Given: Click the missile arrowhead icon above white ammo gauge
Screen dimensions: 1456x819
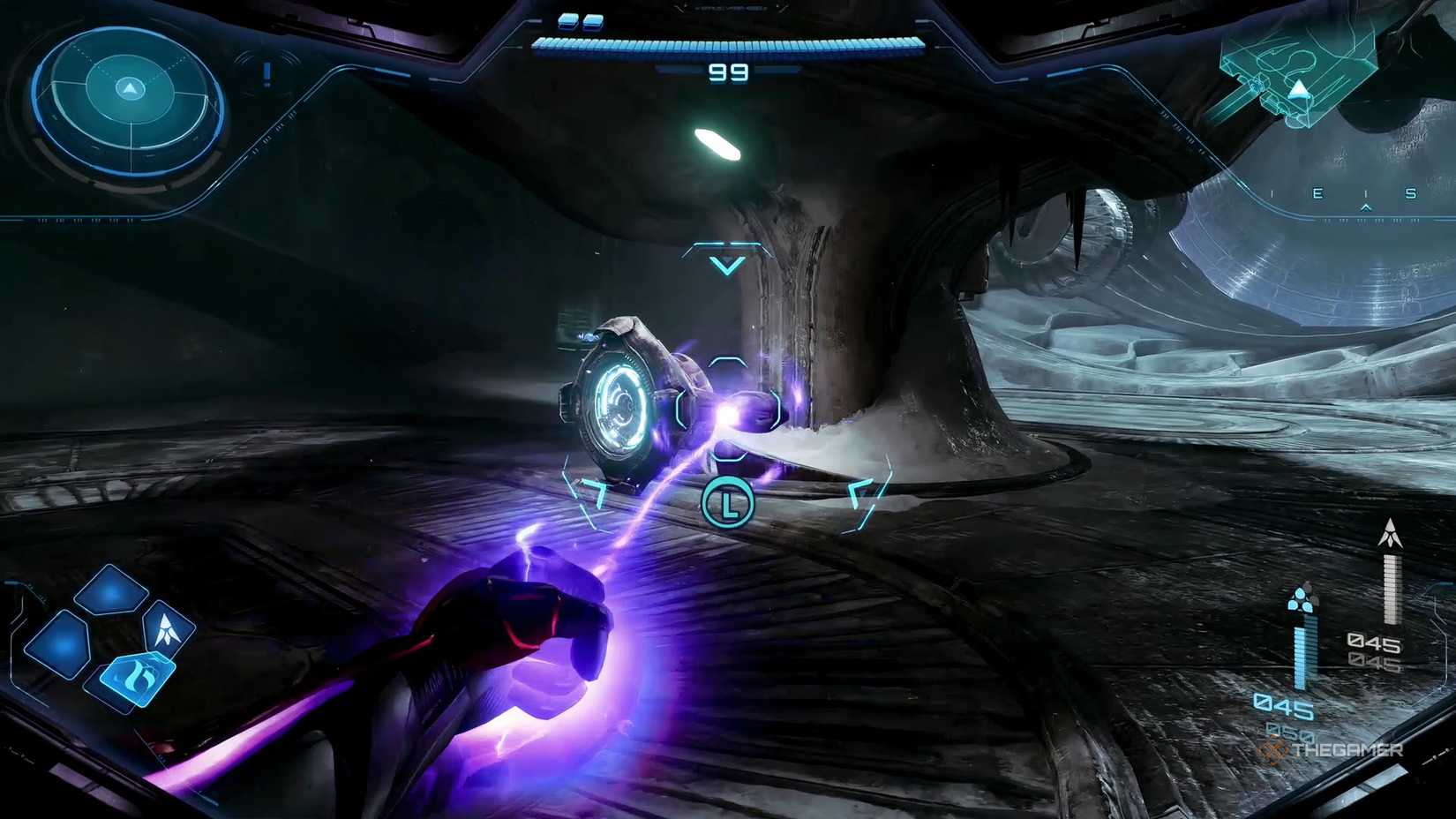Looking at the screenshot, I should [1390, 532].
